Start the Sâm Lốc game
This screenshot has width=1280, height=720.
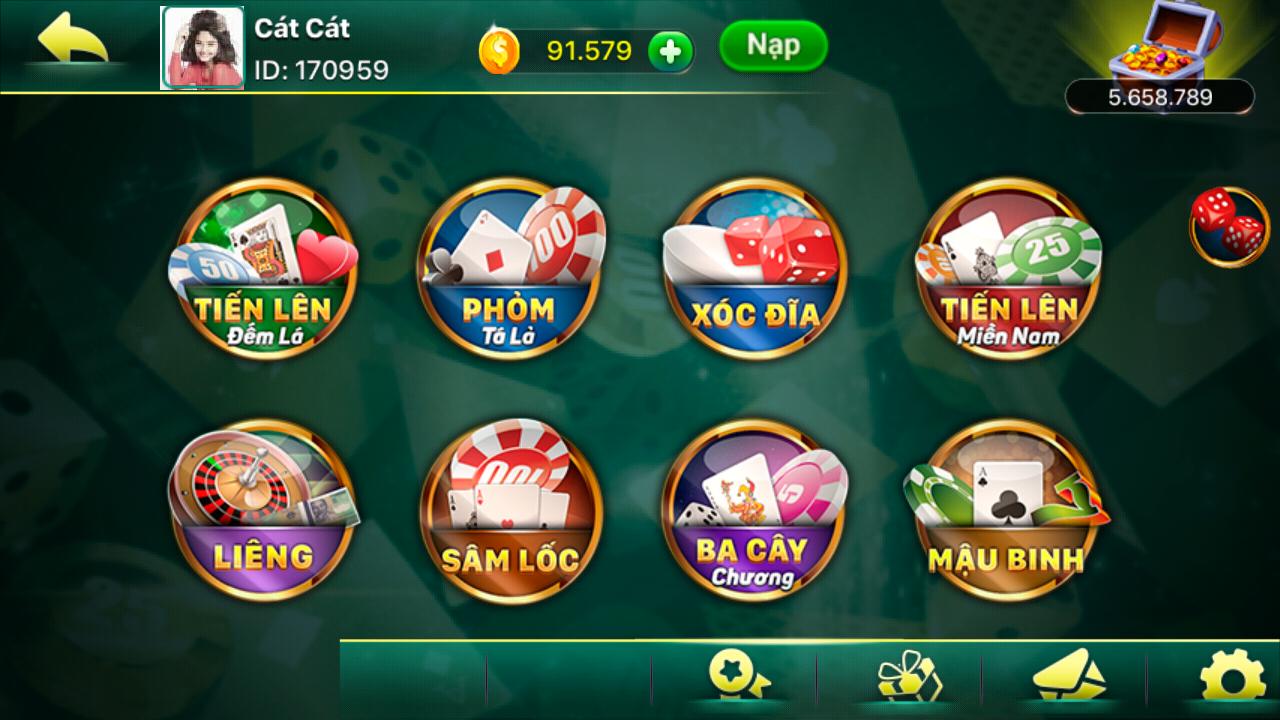[510, 510]
